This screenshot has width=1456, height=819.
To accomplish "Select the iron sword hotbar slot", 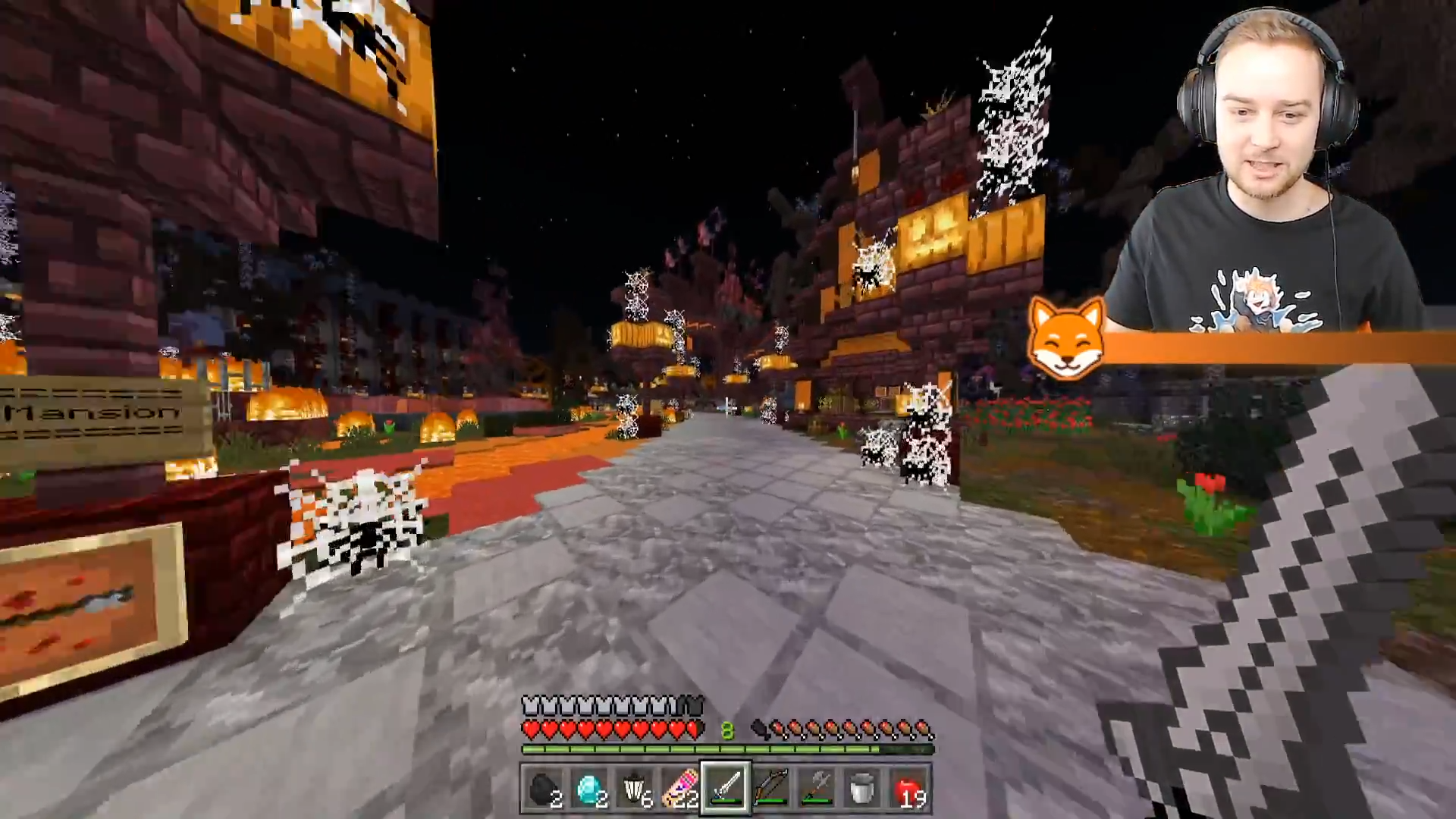I will pyautogui.click(x=726, y=790).
